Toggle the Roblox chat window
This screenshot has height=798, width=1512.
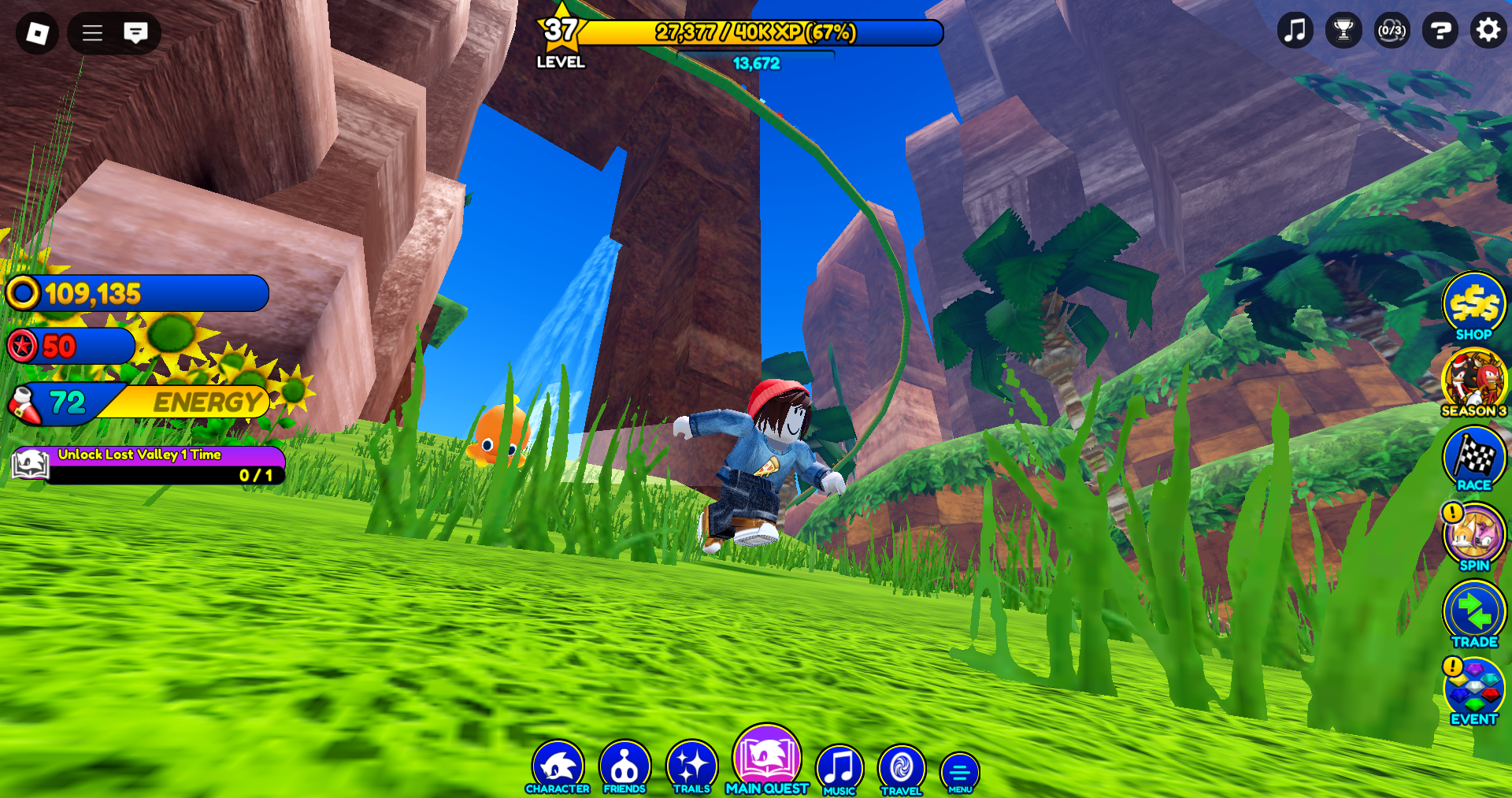coord(135,33)
